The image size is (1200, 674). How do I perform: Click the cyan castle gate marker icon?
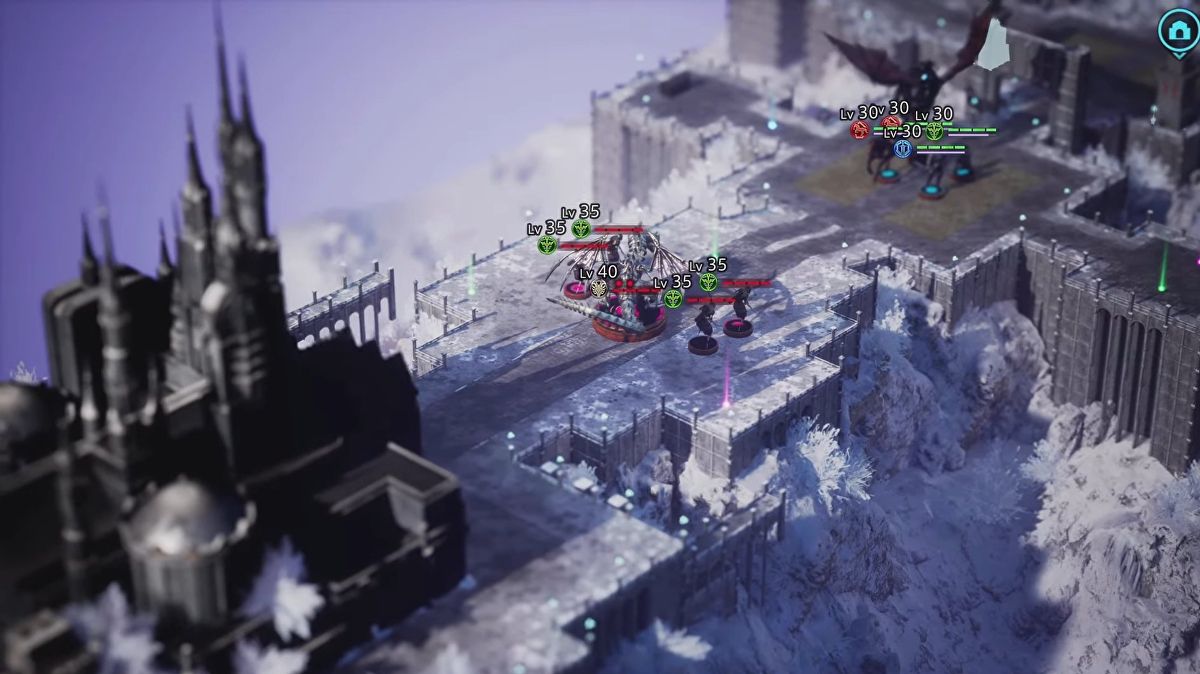(x=1178, y=28)
